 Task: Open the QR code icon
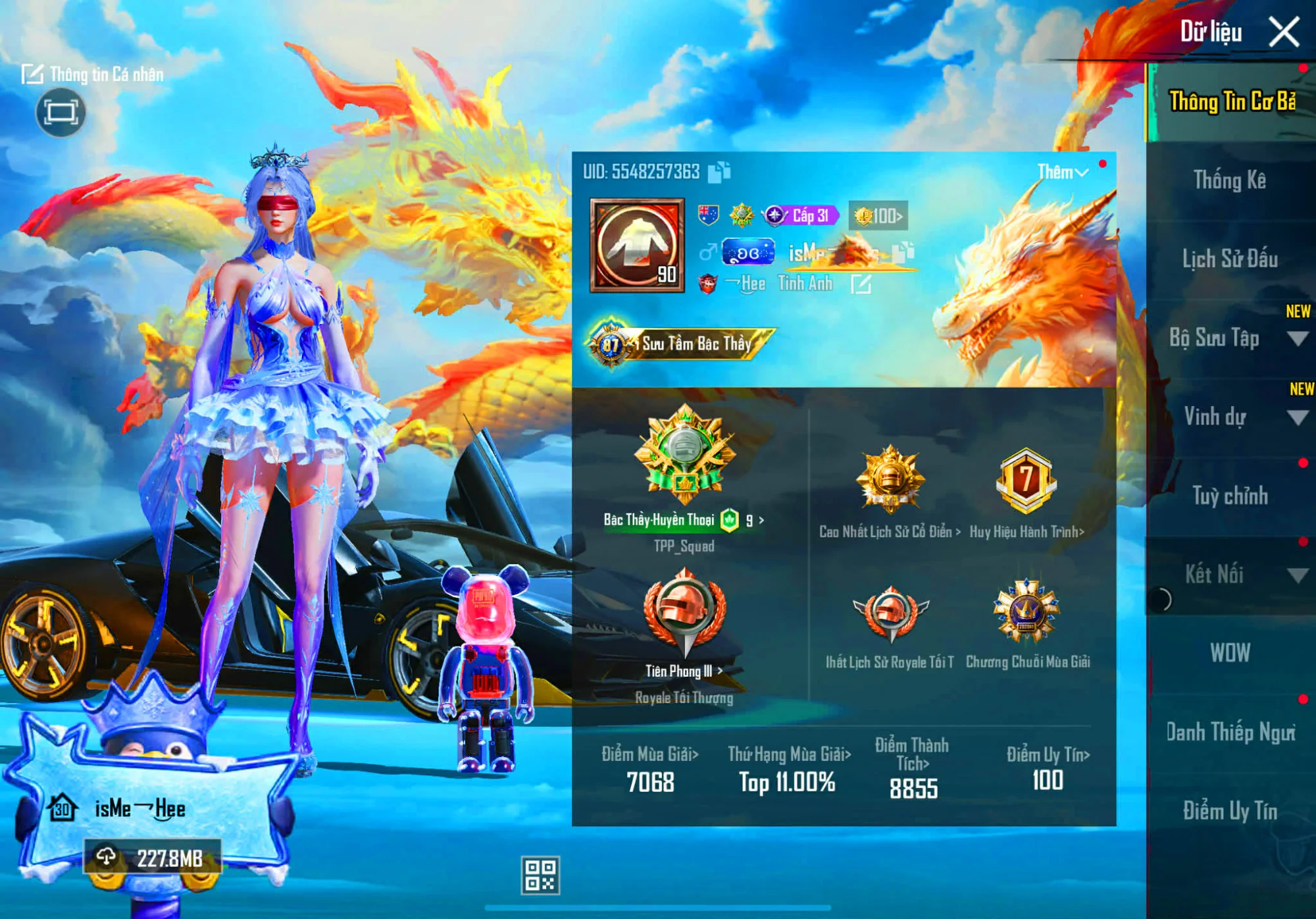click(540, 875)
